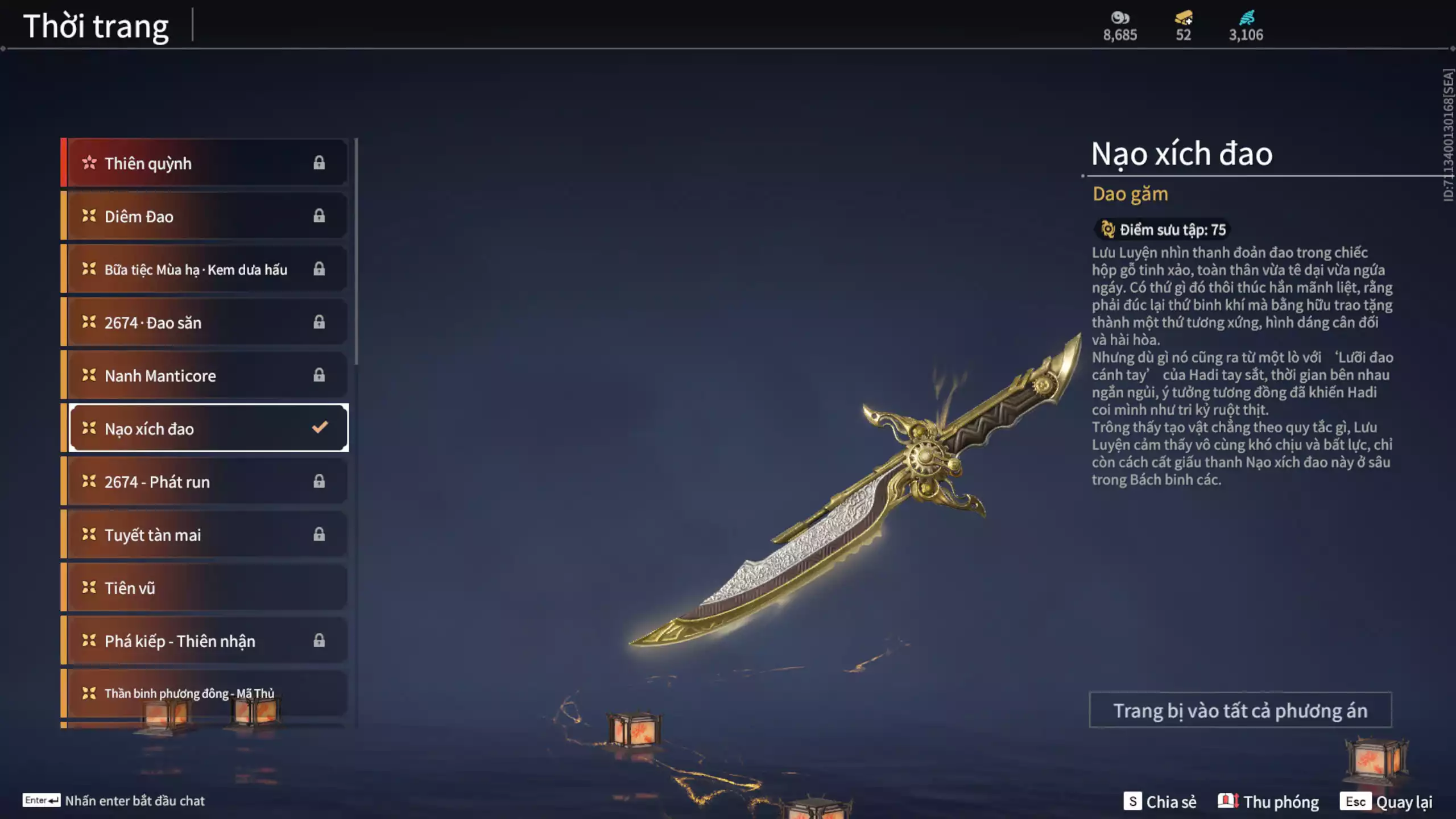Click the teal feather currency icon

coord(1246,18)
